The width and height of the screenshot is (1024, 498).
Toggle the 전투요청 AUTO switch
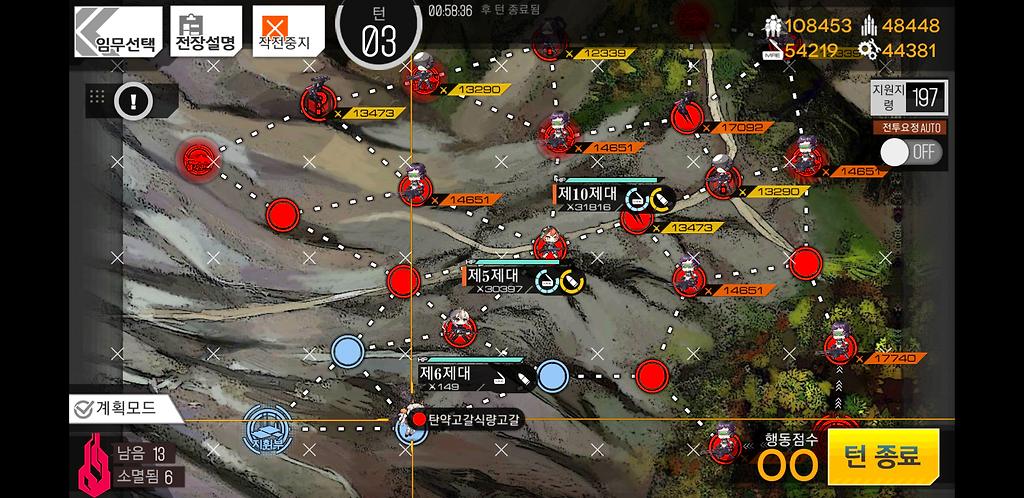click(910, 152)
